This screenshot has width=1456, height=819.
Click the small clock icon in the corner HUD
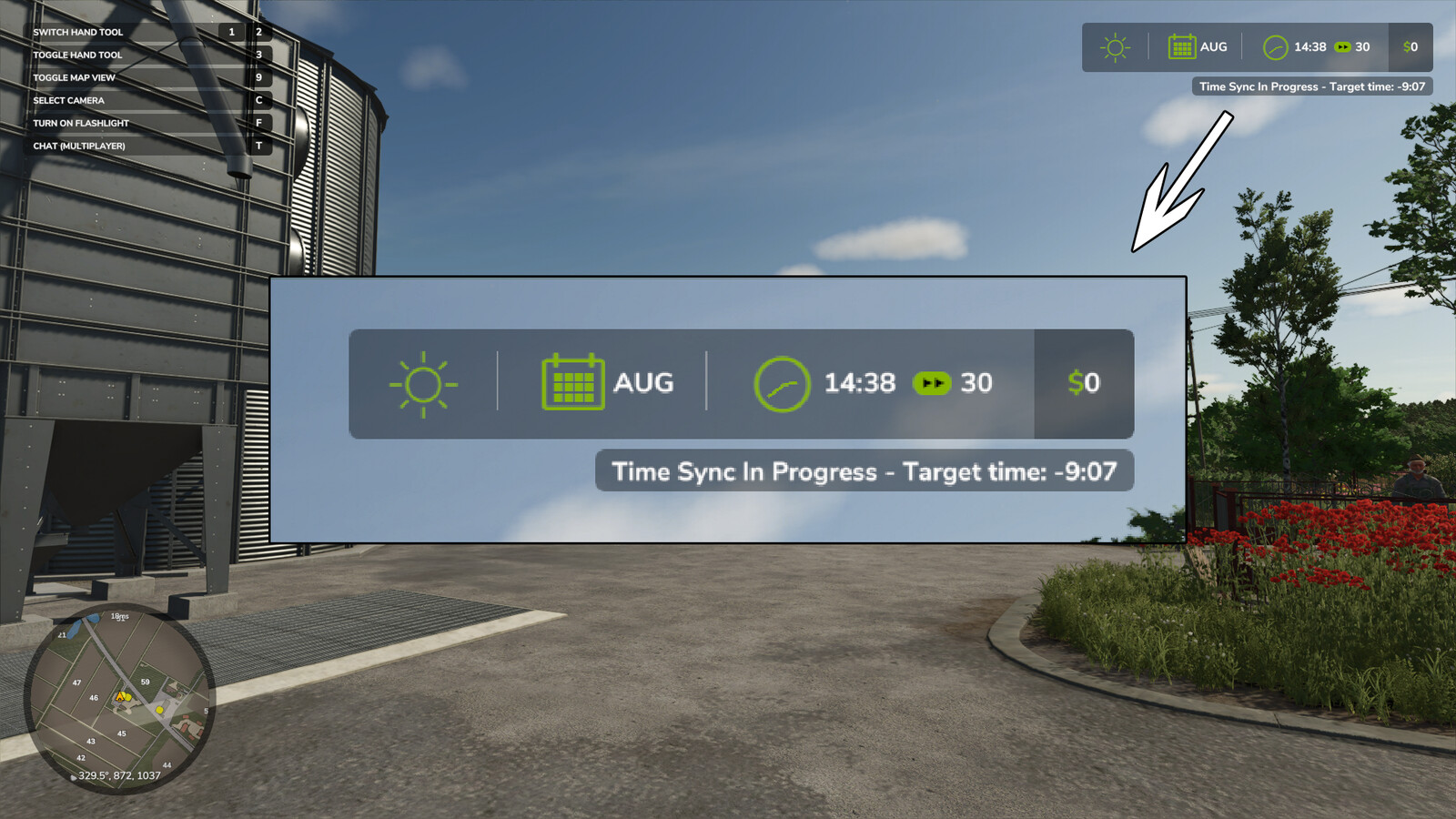[x=1276, y=47]
